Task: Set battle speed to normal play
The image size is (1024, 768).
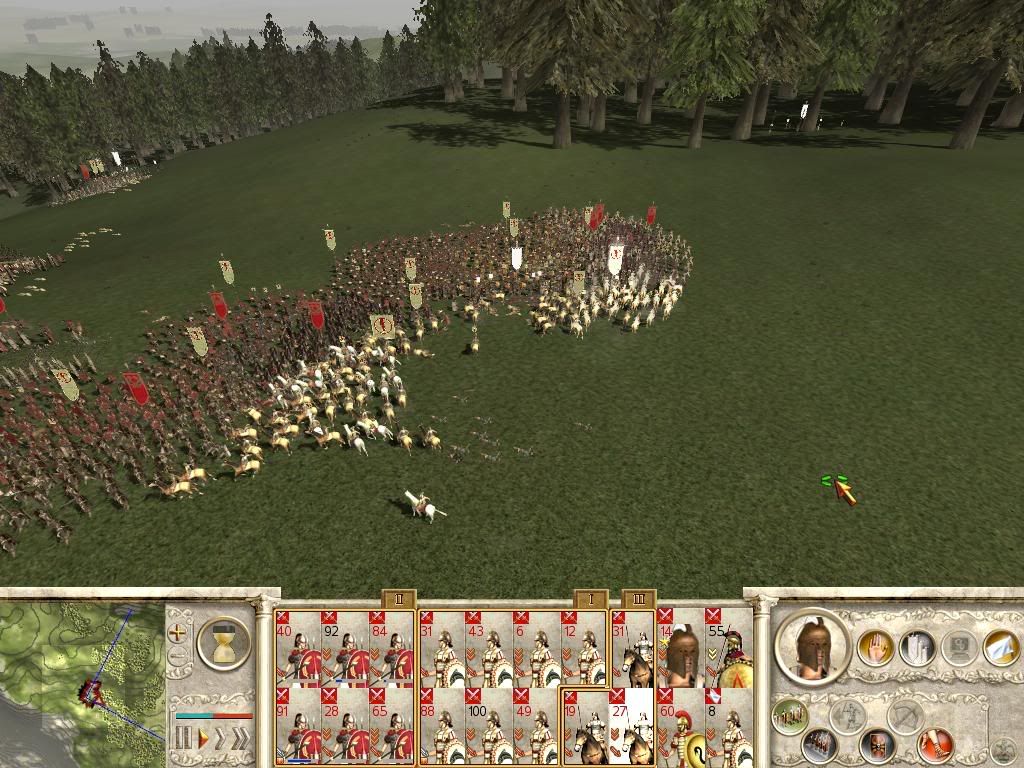Action: [x=203, y=738]
